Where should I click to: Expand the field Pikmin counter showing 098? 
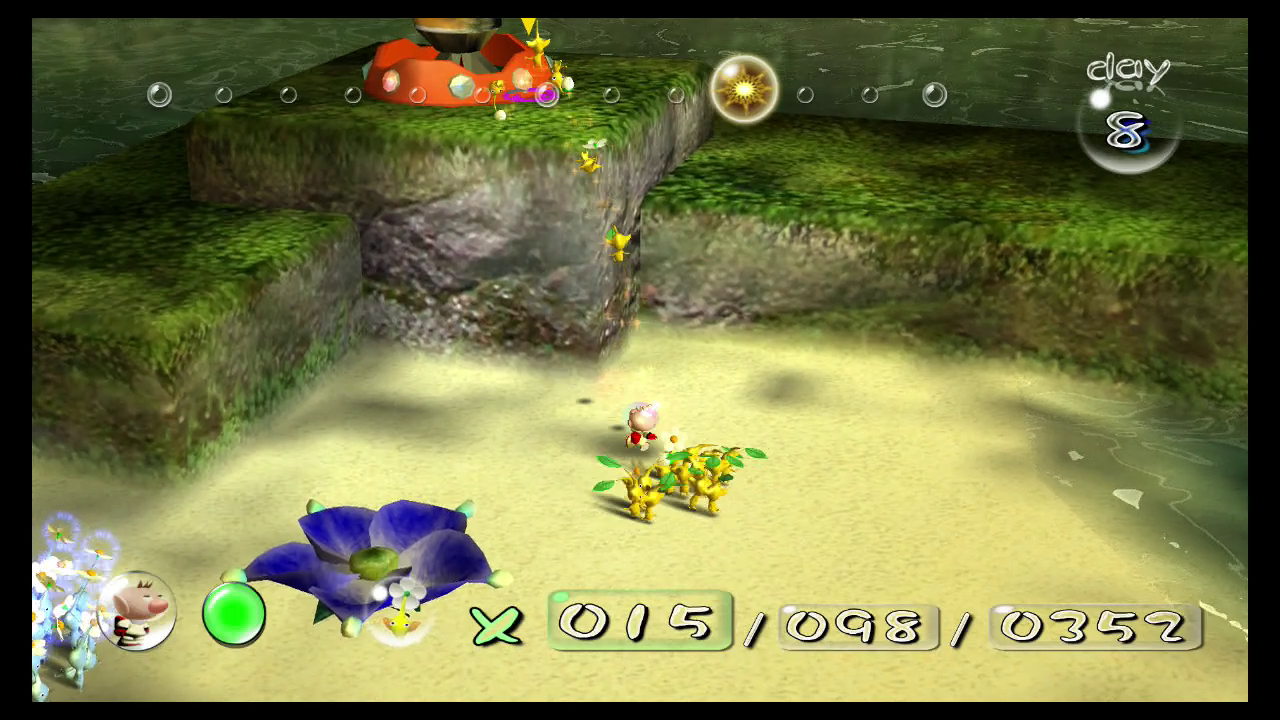pos(856,627)
